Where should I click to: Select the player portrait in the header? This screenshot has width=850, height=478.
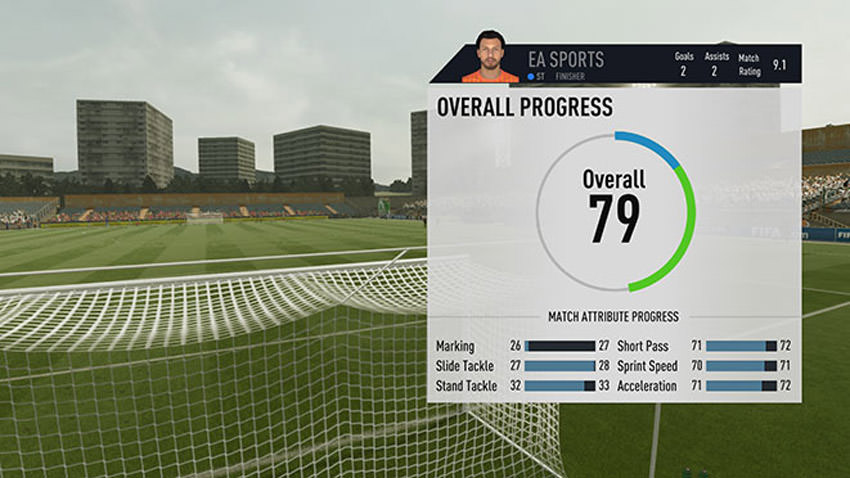490,57
